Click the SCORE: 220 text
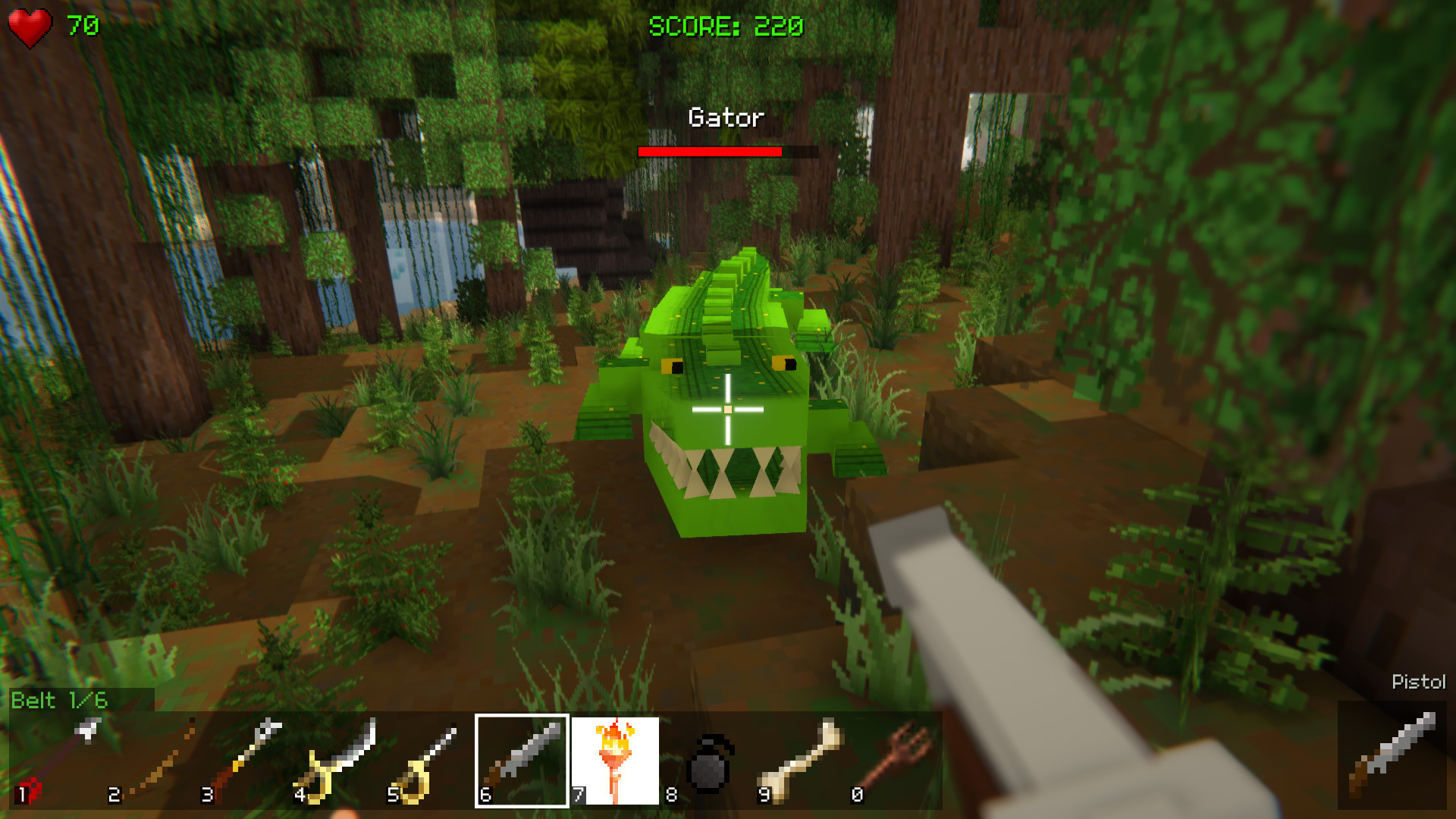 point(724,27)
